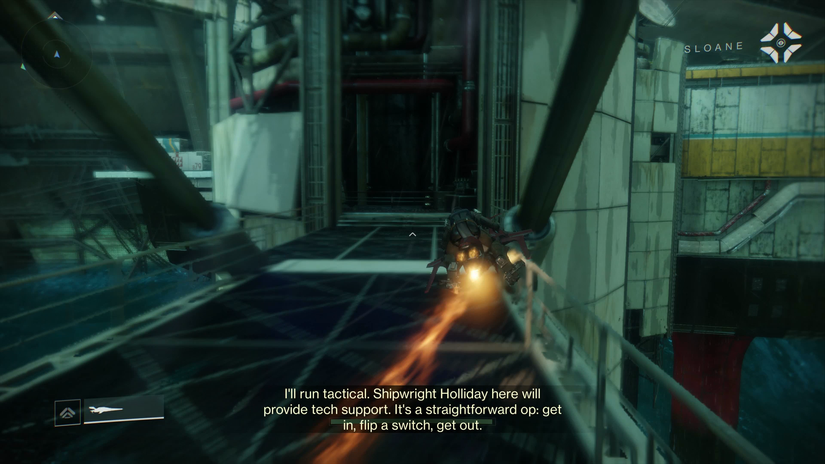This screenshot has height=464, width=825.
Task: Click the circular radar in the corner
Action: [57, 51]
